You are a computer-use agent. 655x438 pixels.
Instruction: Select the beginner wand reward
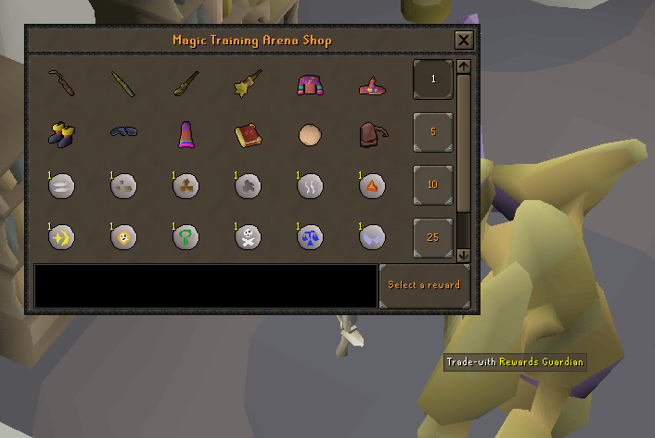coord(62,82)
